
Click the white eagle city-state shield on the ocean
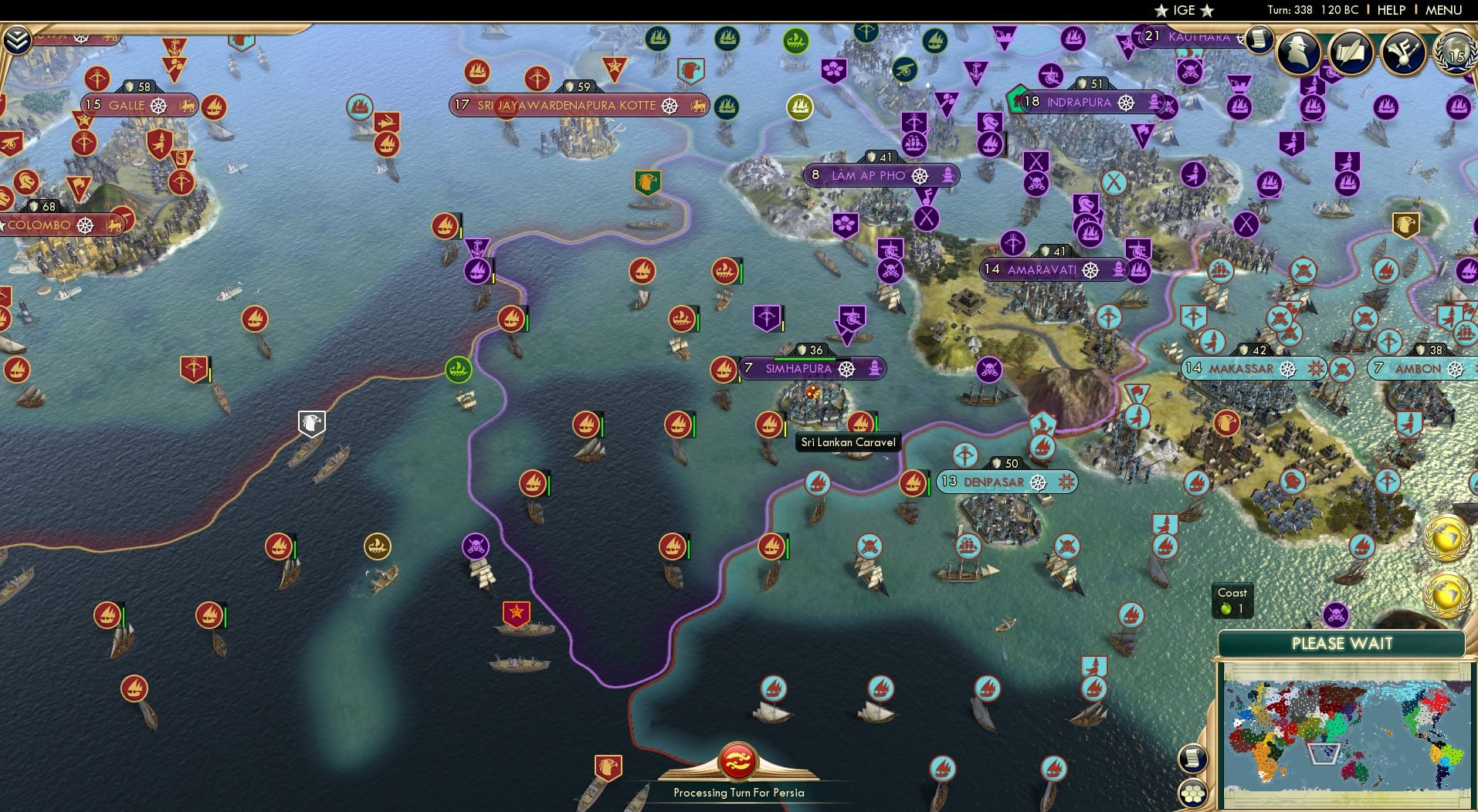pos(311,423)
